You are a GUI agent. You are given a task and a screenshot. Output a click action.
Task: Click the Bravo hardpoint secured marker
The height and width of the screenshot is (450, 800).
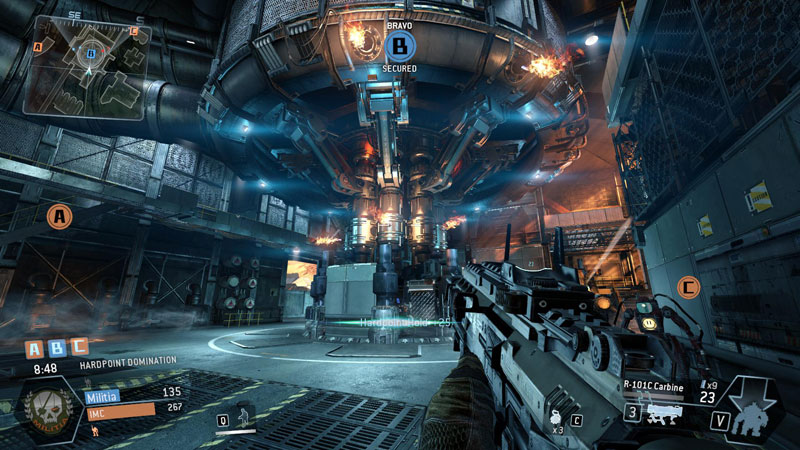point(399,45)
